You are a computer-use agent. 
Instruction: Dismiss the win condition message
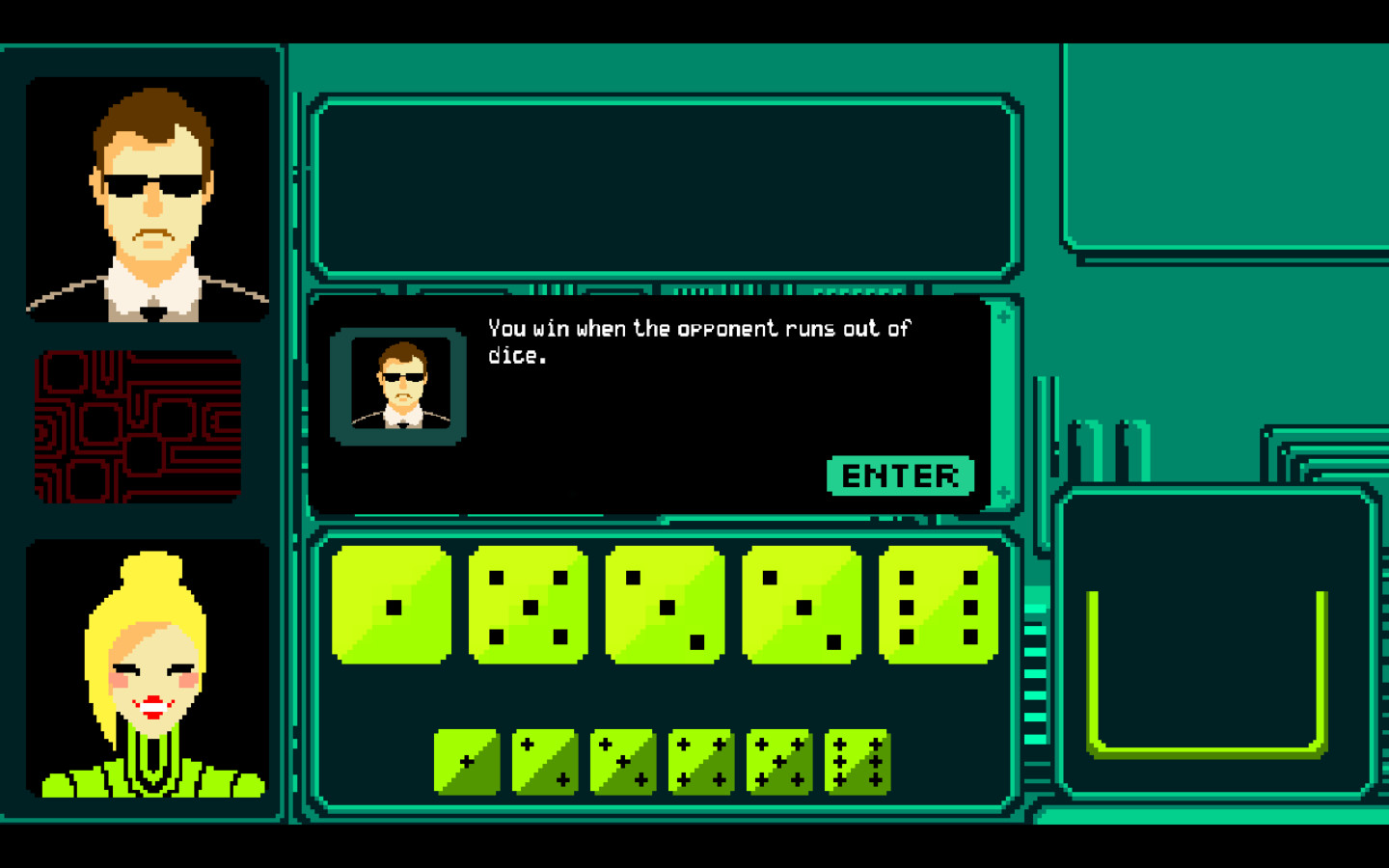899,475
